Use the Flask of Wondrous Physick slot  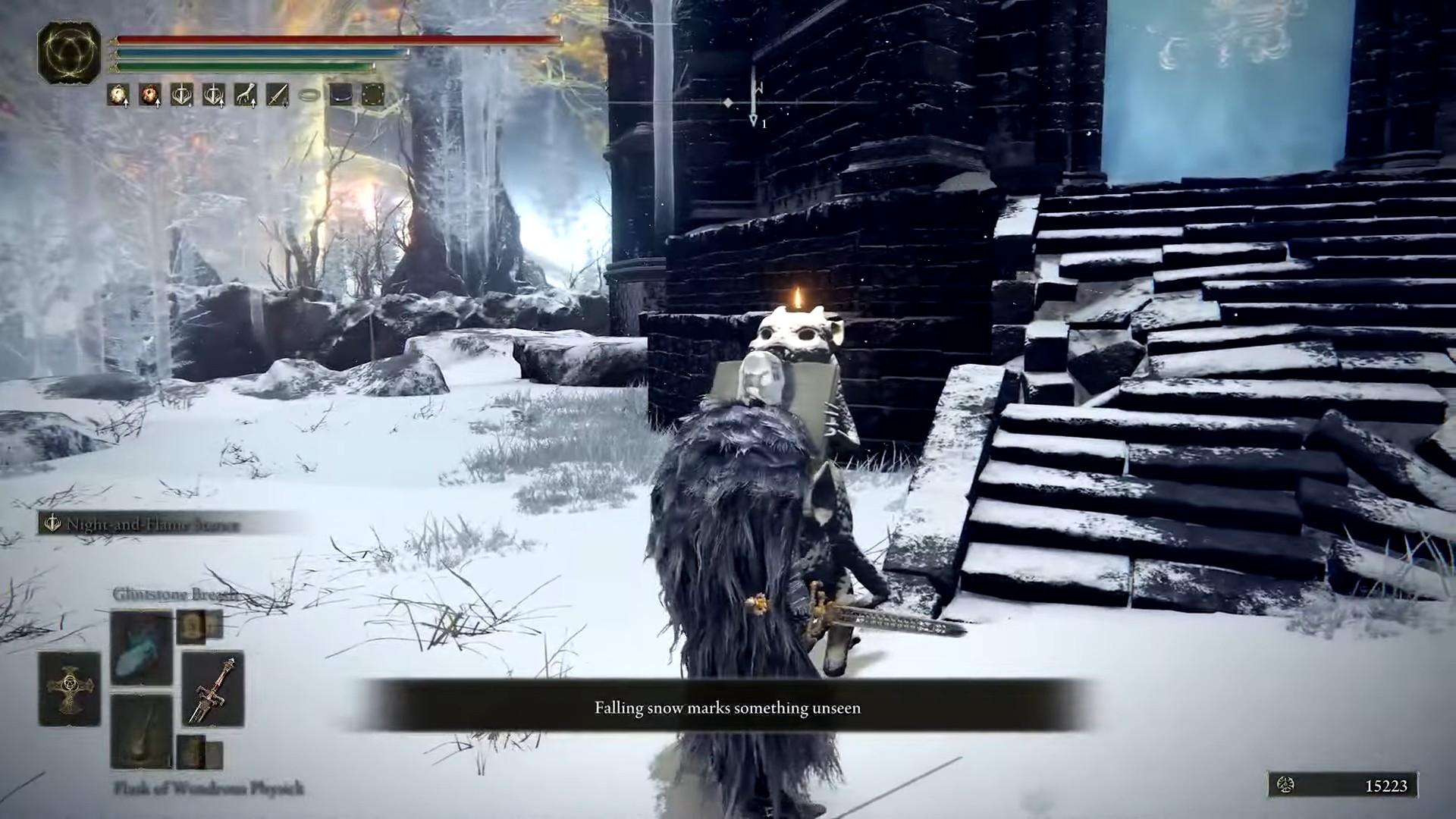(141, 730)
